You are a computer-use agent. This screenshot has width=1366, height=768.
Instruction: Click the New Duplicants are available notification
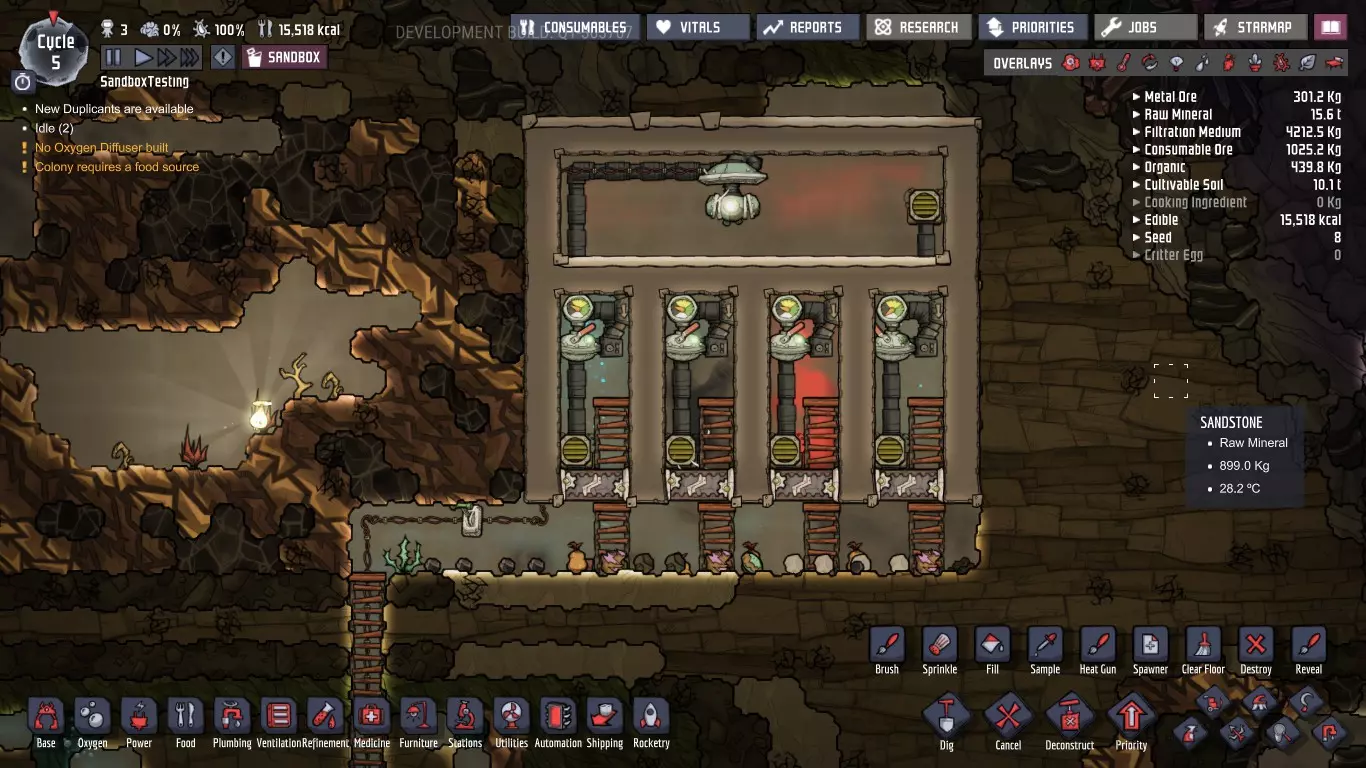pos(114,109)
